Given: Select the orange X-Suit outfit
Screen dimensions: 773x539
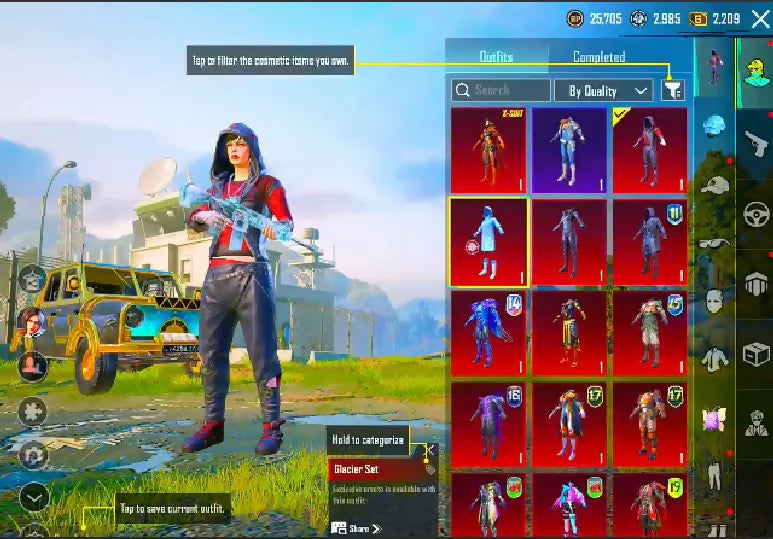Looking at the screenshot, I should 489,150.
